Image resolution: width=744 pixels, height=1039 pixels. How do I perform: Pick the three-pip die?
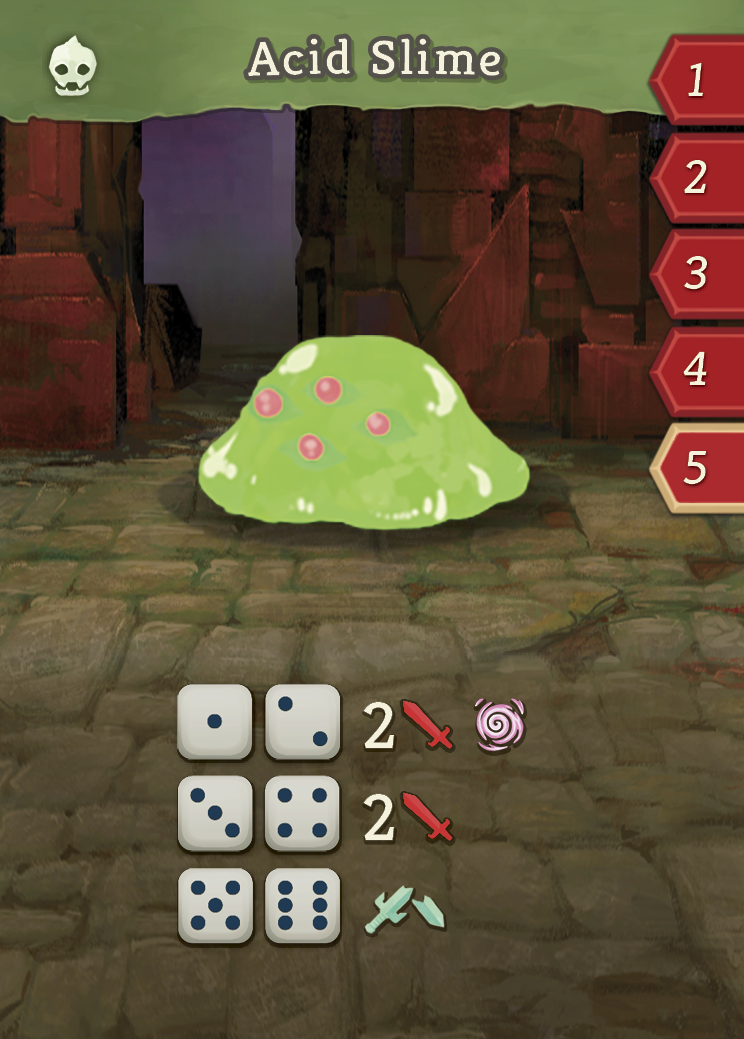click(x=215, y=813)
